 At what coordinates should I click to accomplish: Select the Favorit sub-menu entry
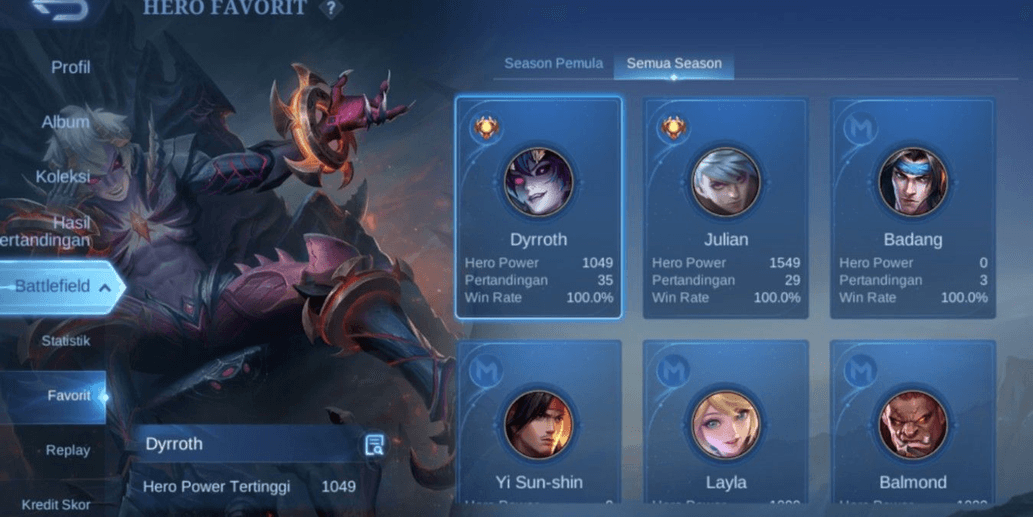[68, 396]
